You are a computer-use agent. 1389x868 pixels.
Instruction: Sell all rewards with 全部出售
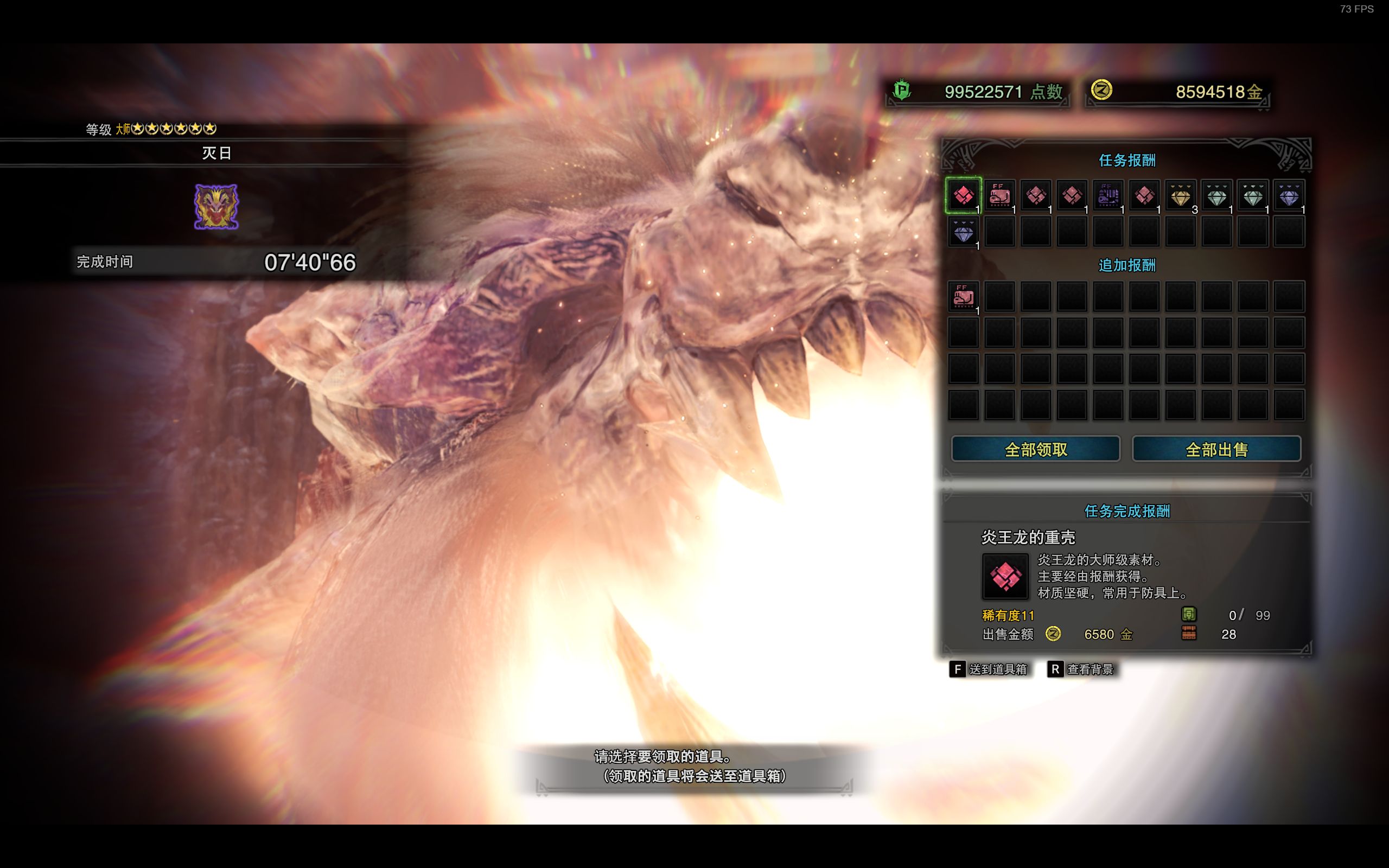[1216, 449]
